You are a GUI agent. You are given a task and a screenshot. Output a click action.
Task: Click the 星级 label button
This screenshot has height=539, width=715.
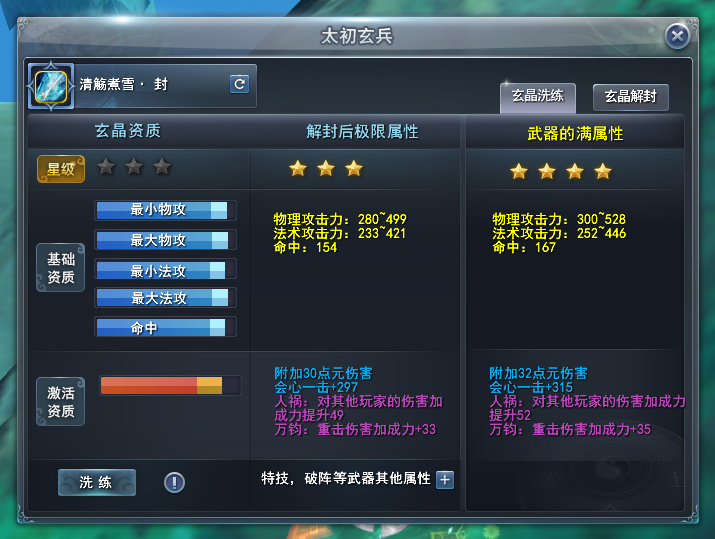(x=61, y=169)
